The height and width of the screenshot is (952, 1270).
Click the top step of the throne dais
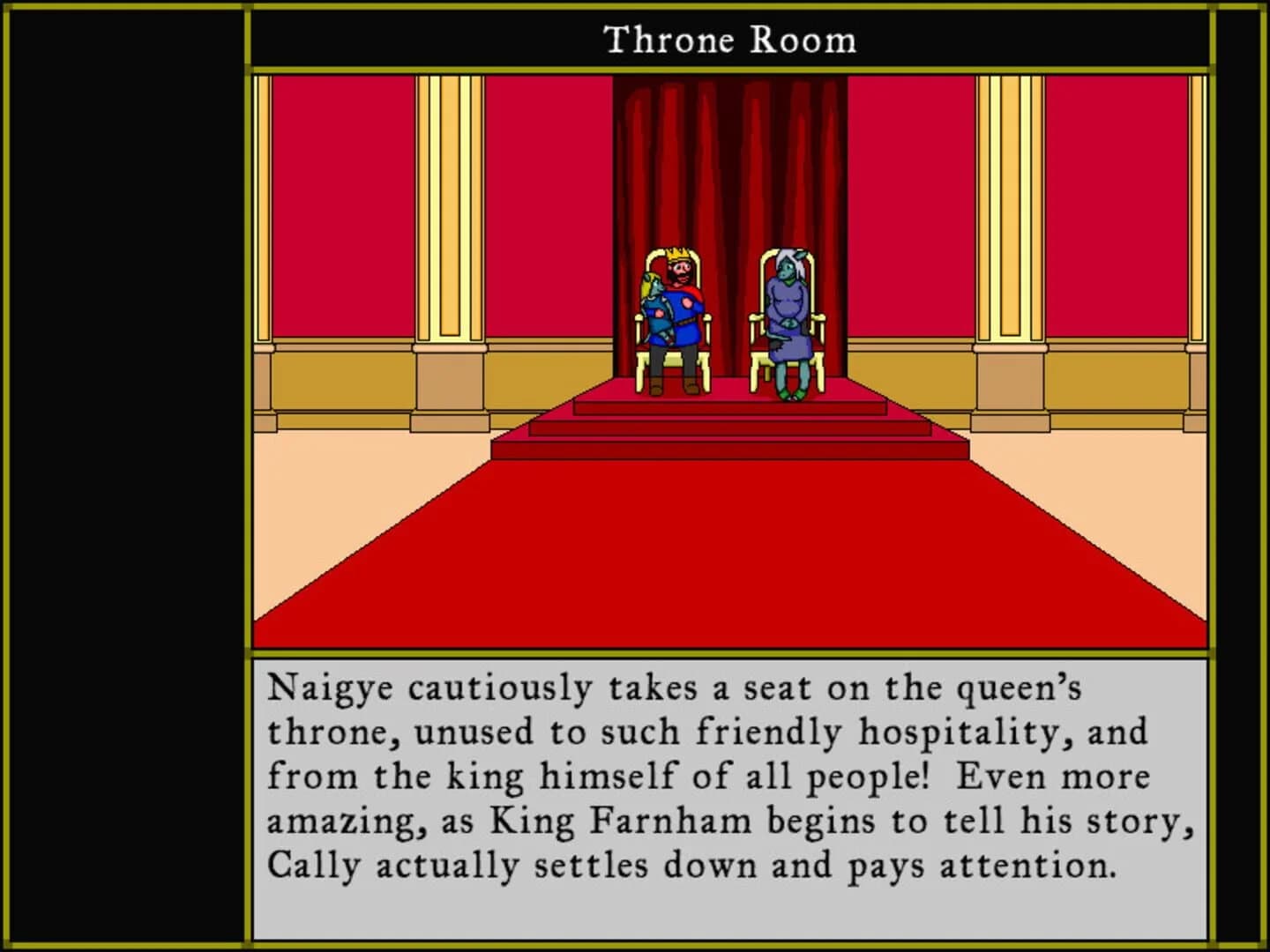[732, 405]
